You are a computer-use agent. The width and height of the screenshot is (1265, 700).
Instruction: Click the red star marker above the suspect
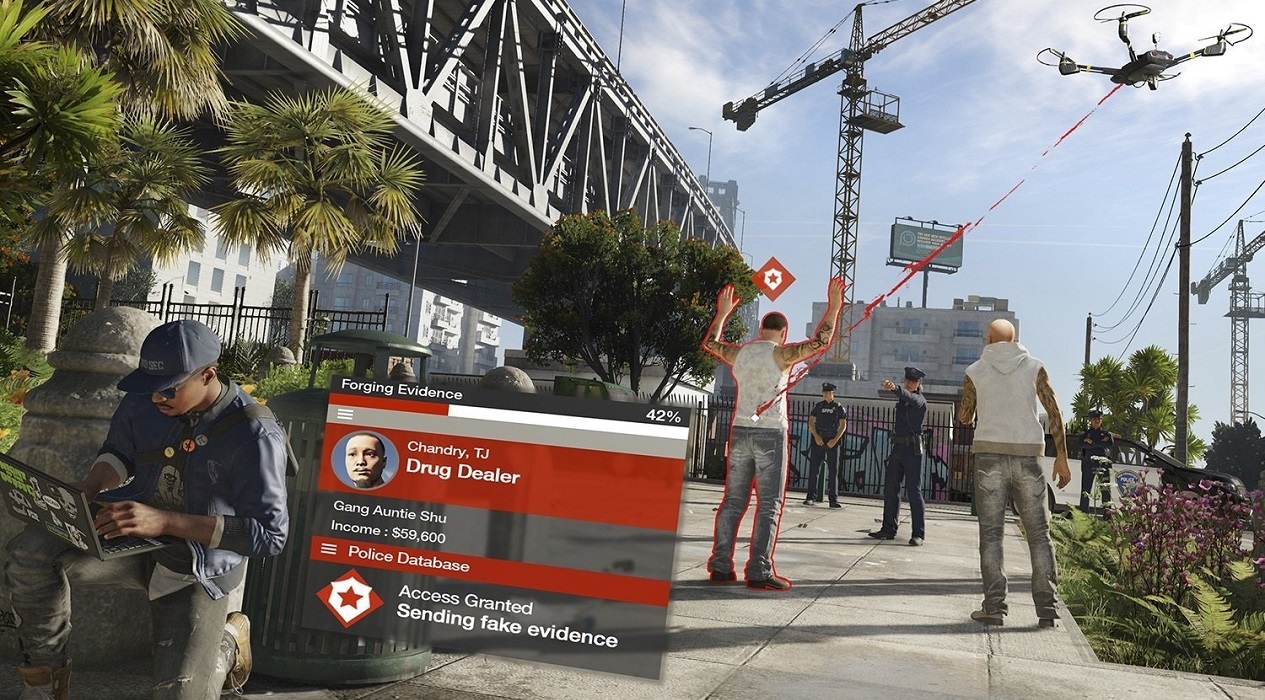point(772,278)
